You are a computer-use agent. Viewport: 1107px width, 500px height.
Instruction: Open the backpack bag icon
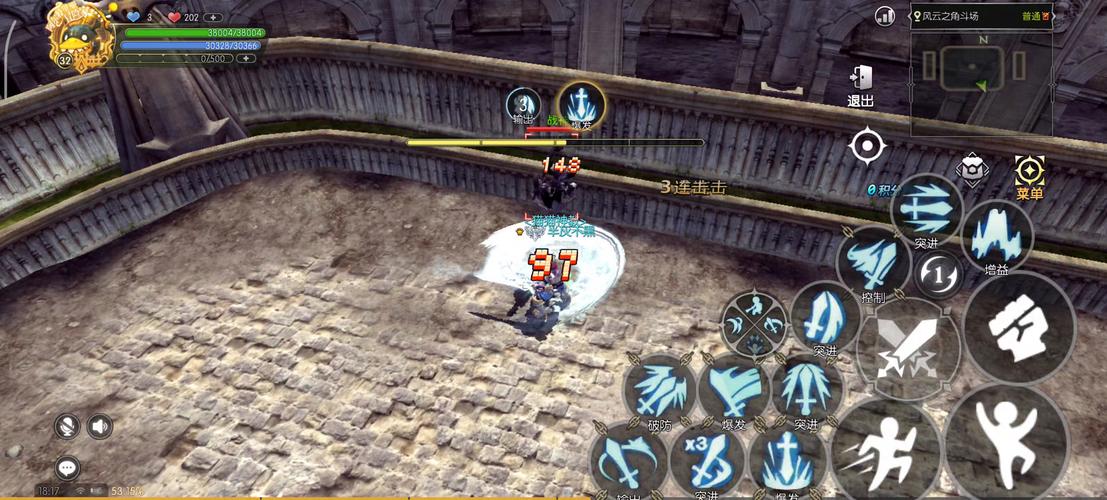(971, 169)
